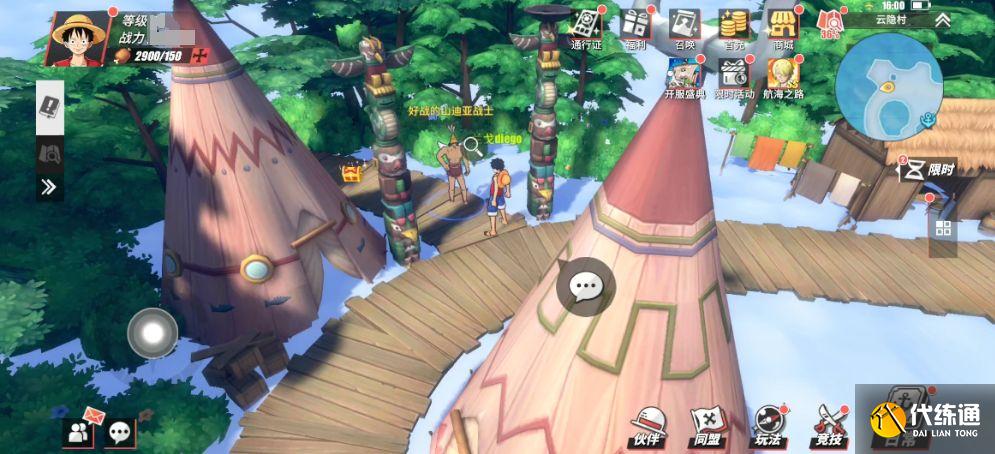
Task: Collapse the top menu with the chevron
Action: coord(942,19)
